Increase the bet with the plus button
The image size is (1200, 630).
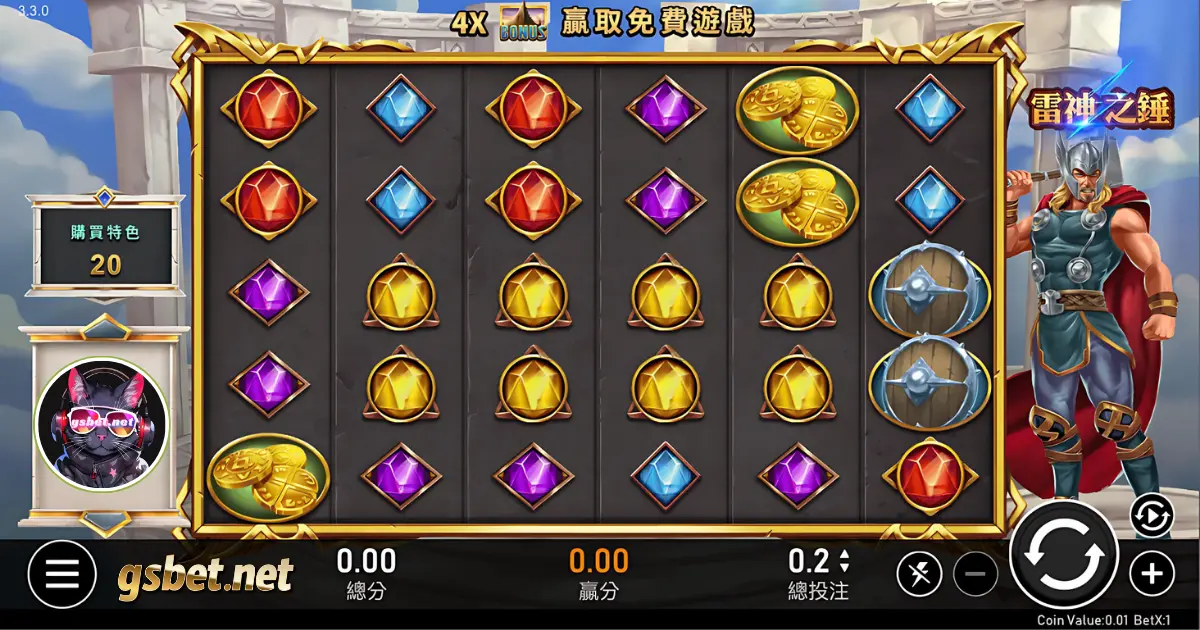[x=1152, y=574]
